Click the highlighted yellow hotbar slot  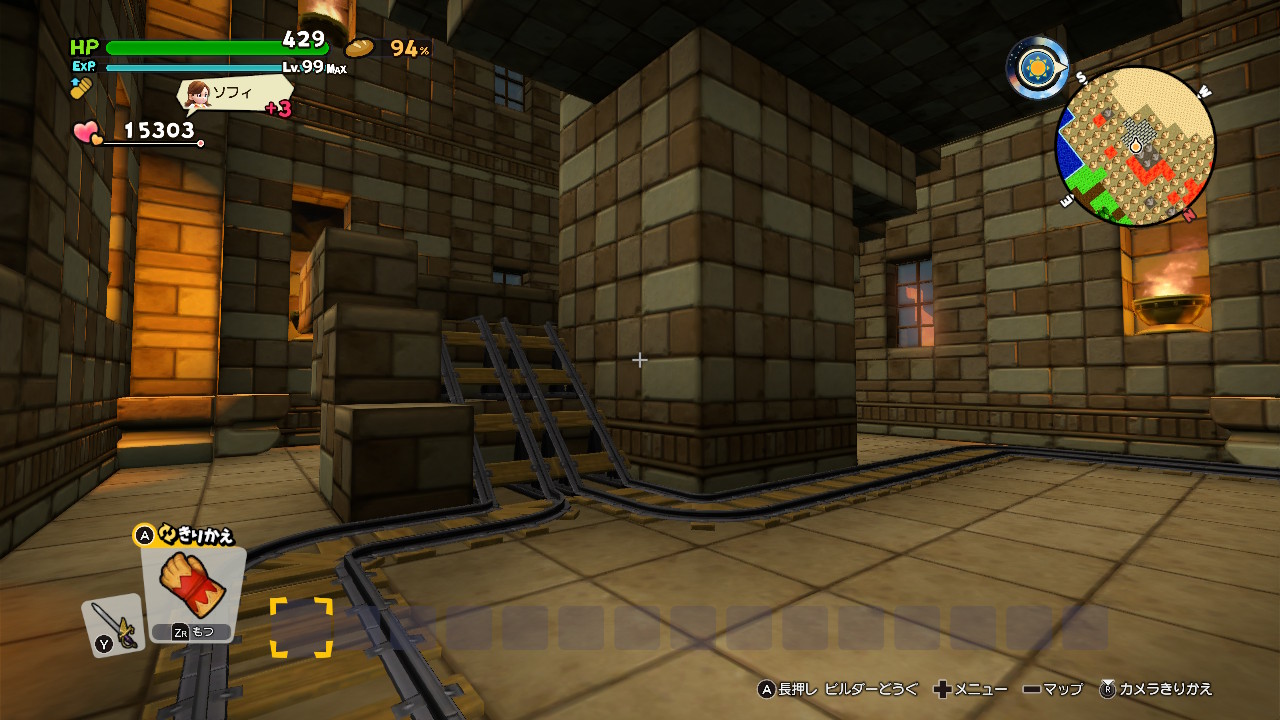[301, 627]
